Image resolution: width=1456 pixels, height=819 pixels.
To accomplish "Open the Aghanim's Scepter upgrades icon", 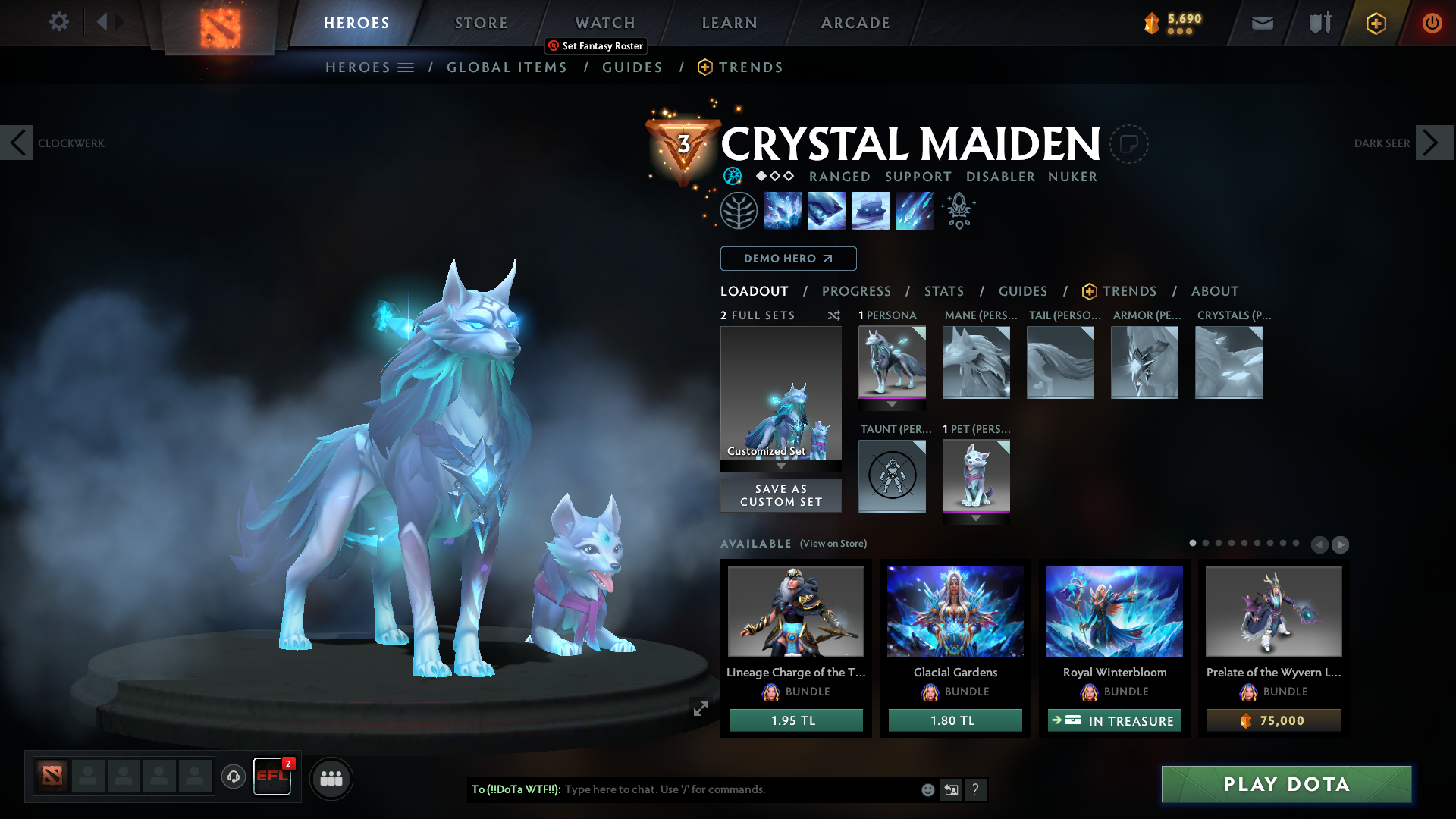I will [959, 210].
